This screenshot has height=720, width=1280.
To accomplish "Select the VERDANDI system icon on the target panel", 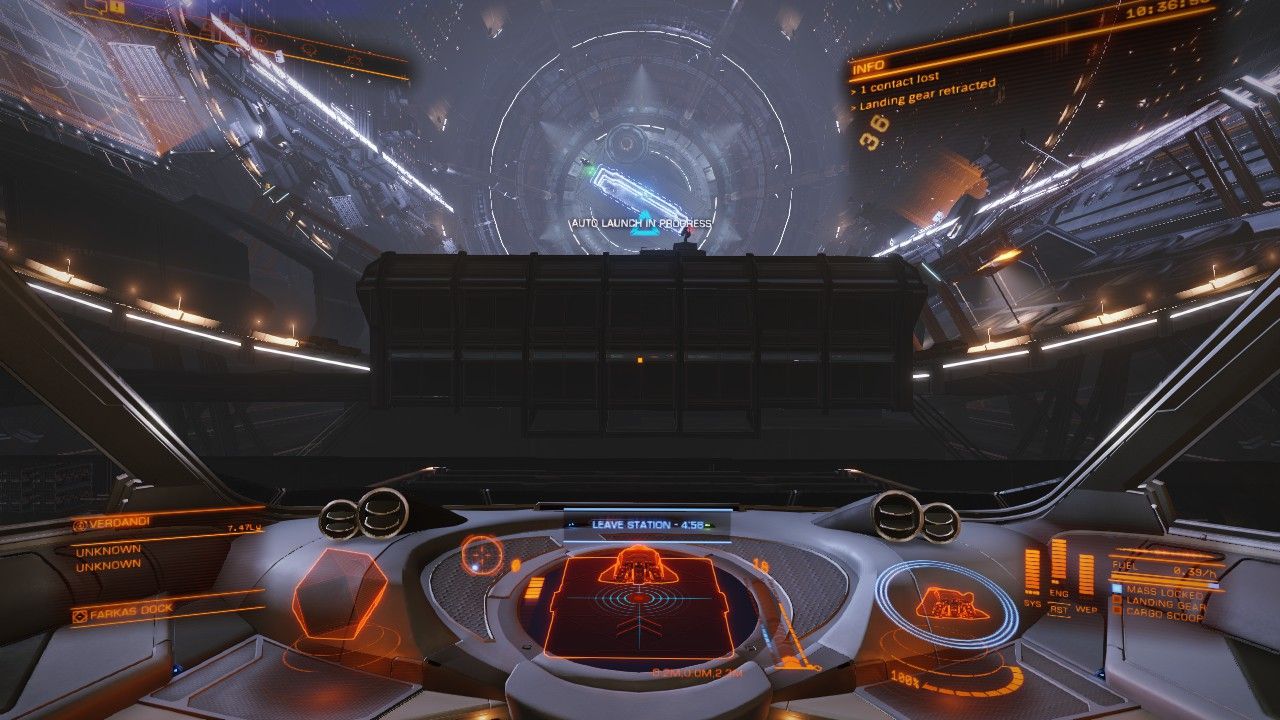I will coord(81,524).
